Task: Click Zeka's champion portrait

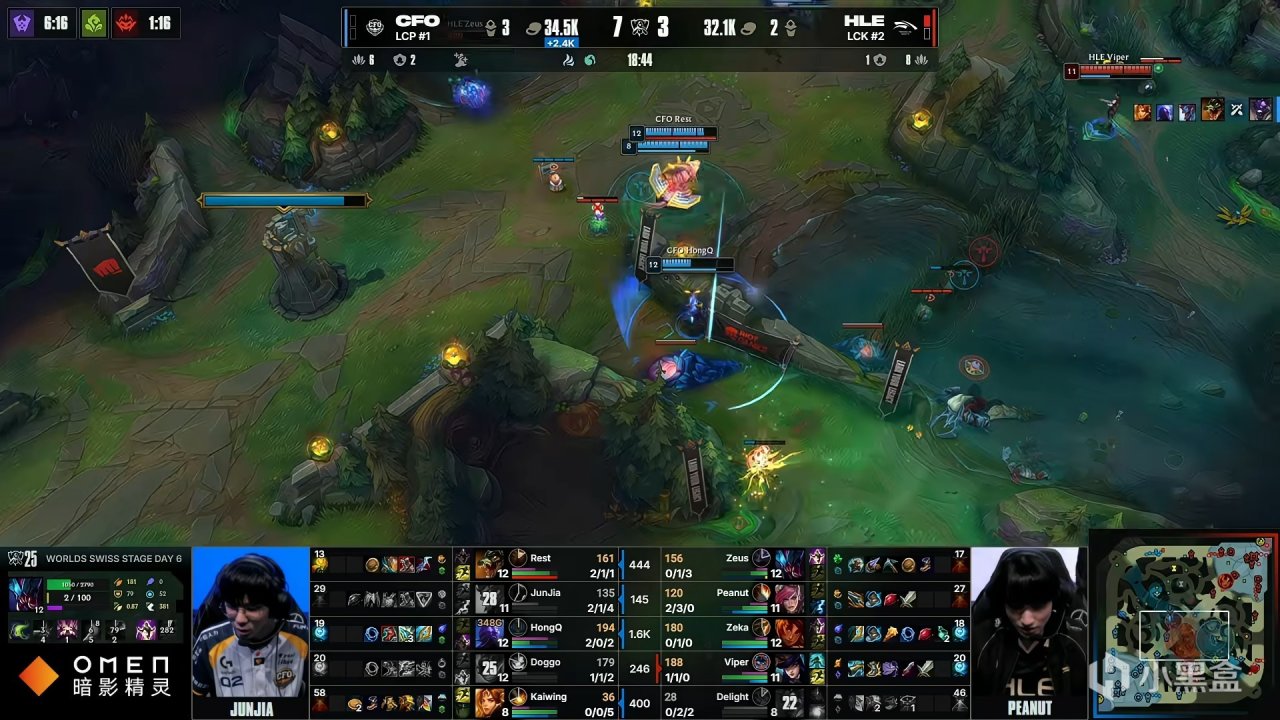Action: 787,633
